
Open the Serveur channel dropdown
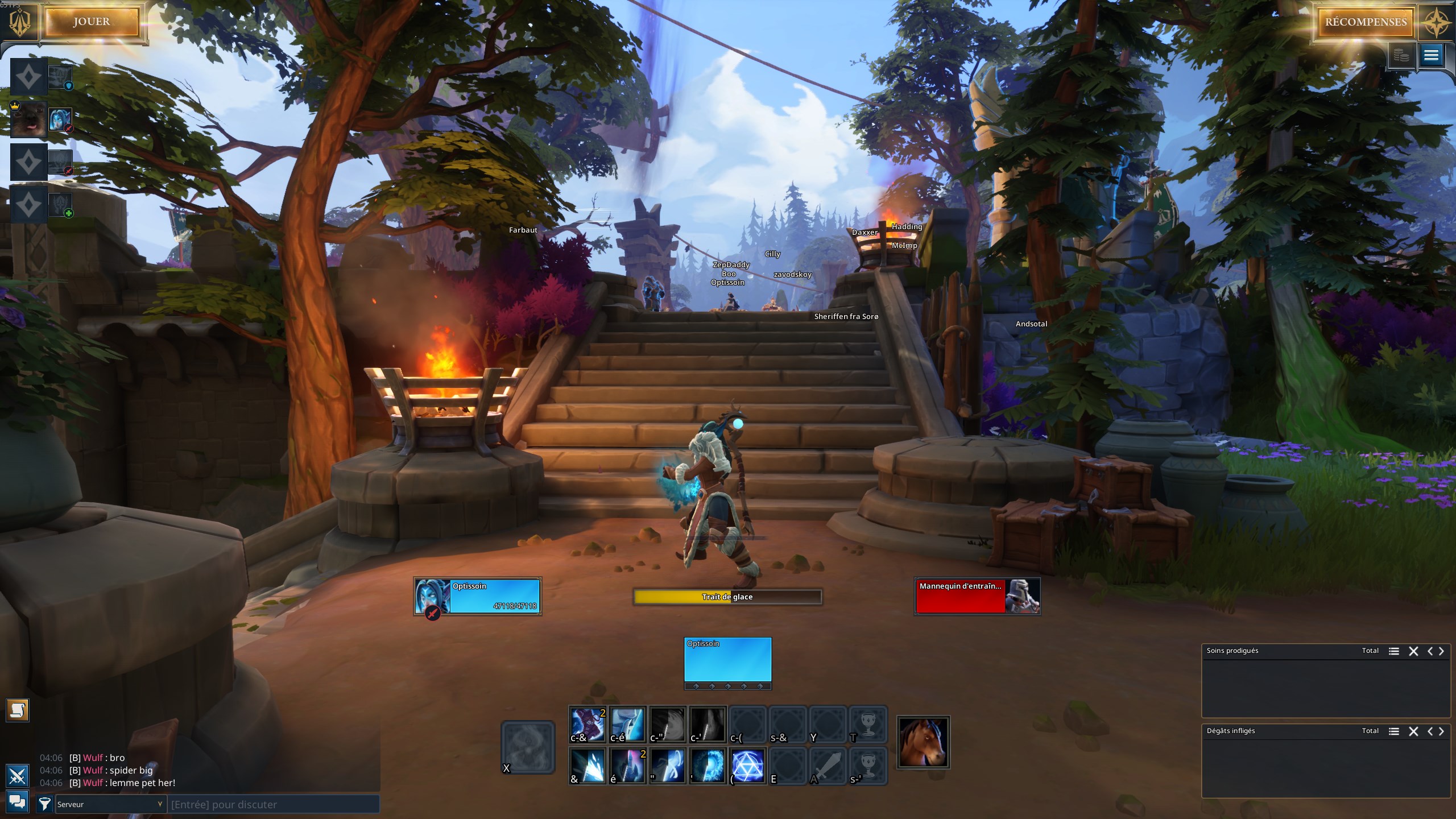[x=110, y=804]
